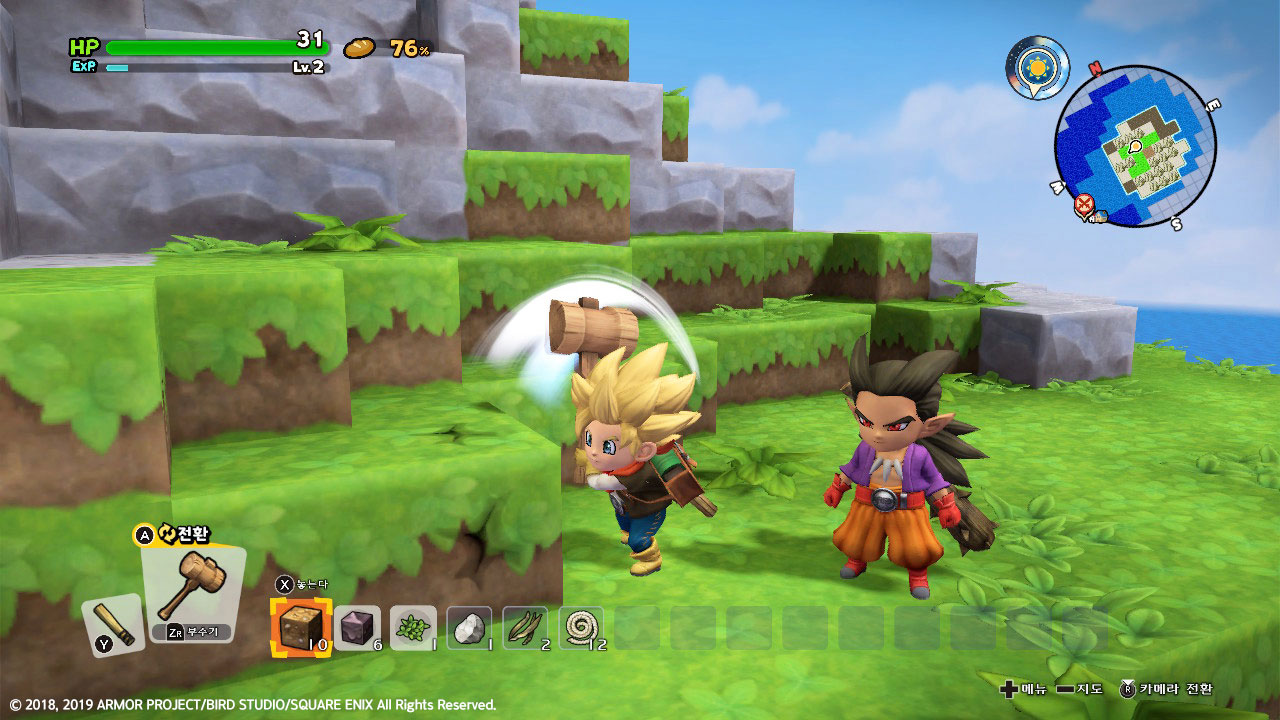Select the dry grass item slot
This screenshot has height=720, width=1280.
click(524, 627)
